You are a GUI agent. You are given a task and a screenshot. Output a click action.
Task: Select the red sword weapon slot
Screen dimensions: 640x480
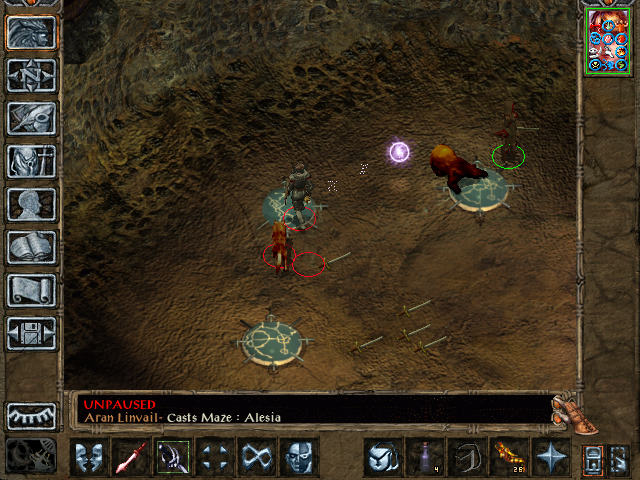(x=131, y=458)
